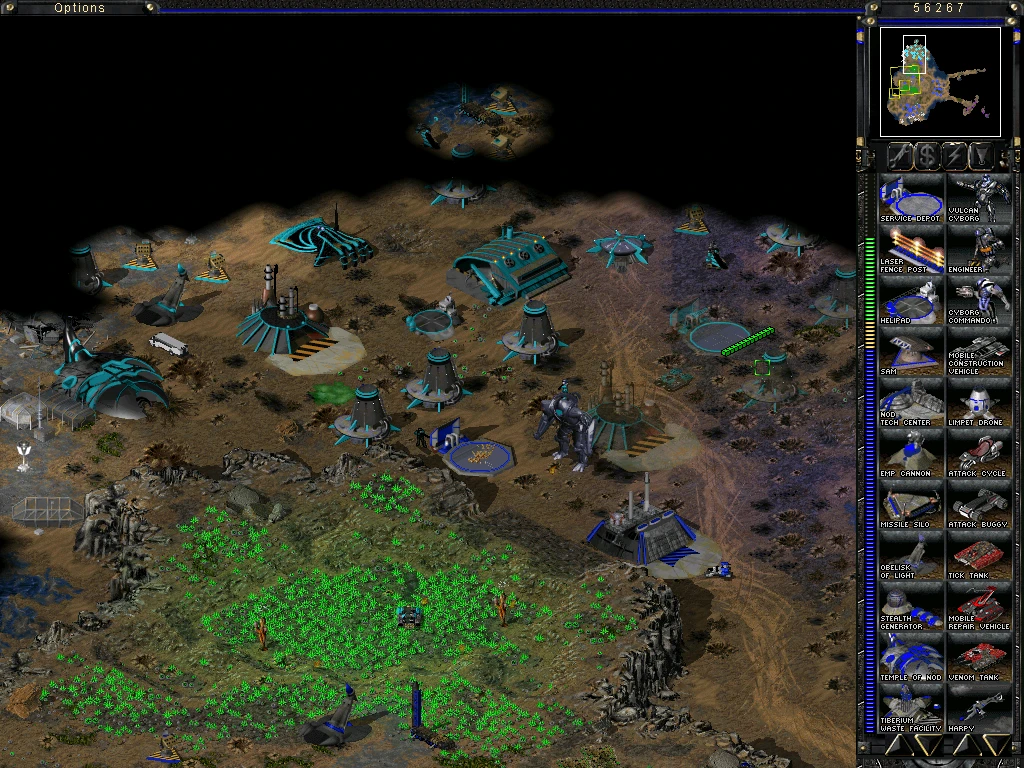Build a Mobile Construction Vehicle

979,352
